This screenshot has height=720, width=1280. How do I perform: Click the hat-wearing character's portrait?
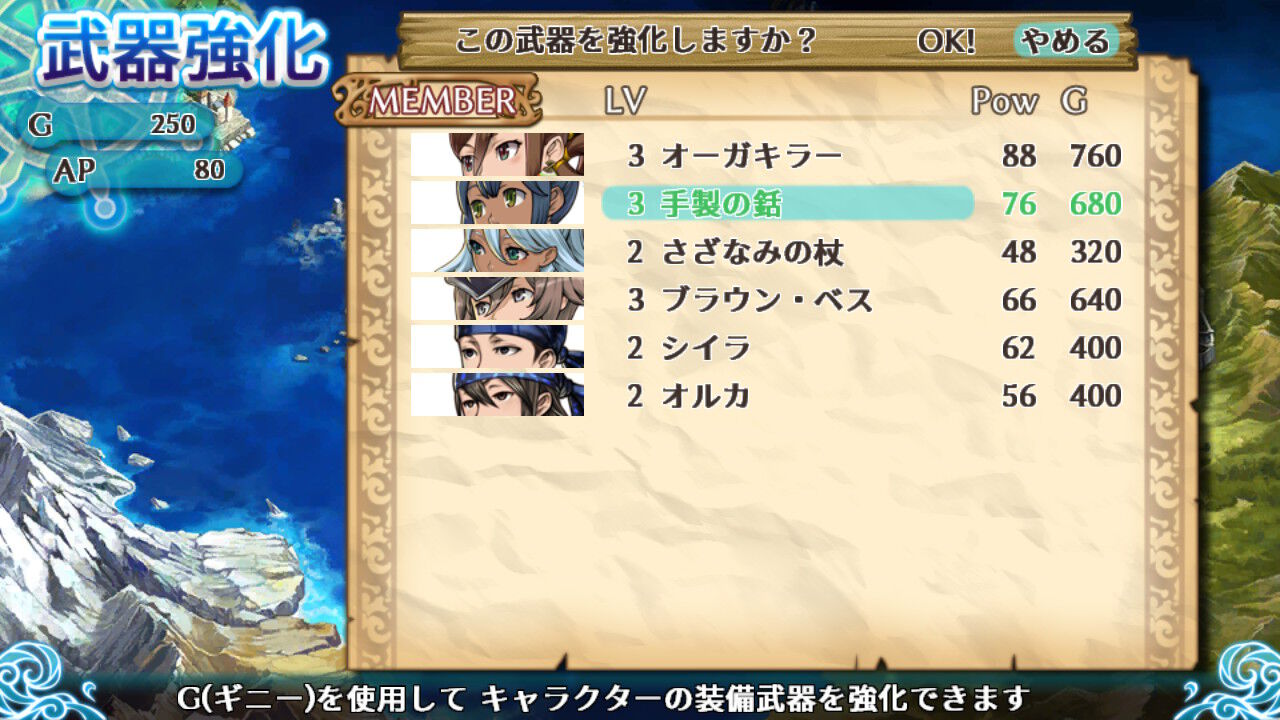pos(497,299)
